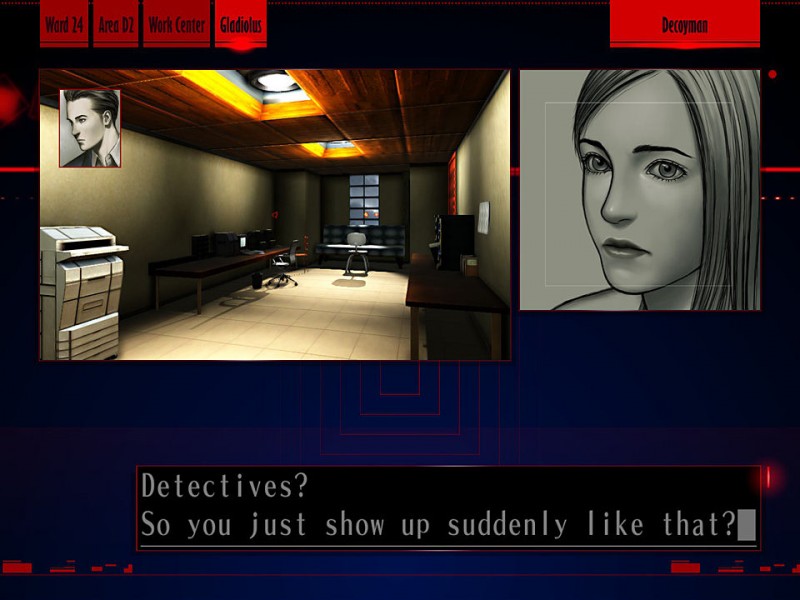Choose the Gladiolus tab
Image resolution: width=800 pixels, height=600 pixels.
240,26
